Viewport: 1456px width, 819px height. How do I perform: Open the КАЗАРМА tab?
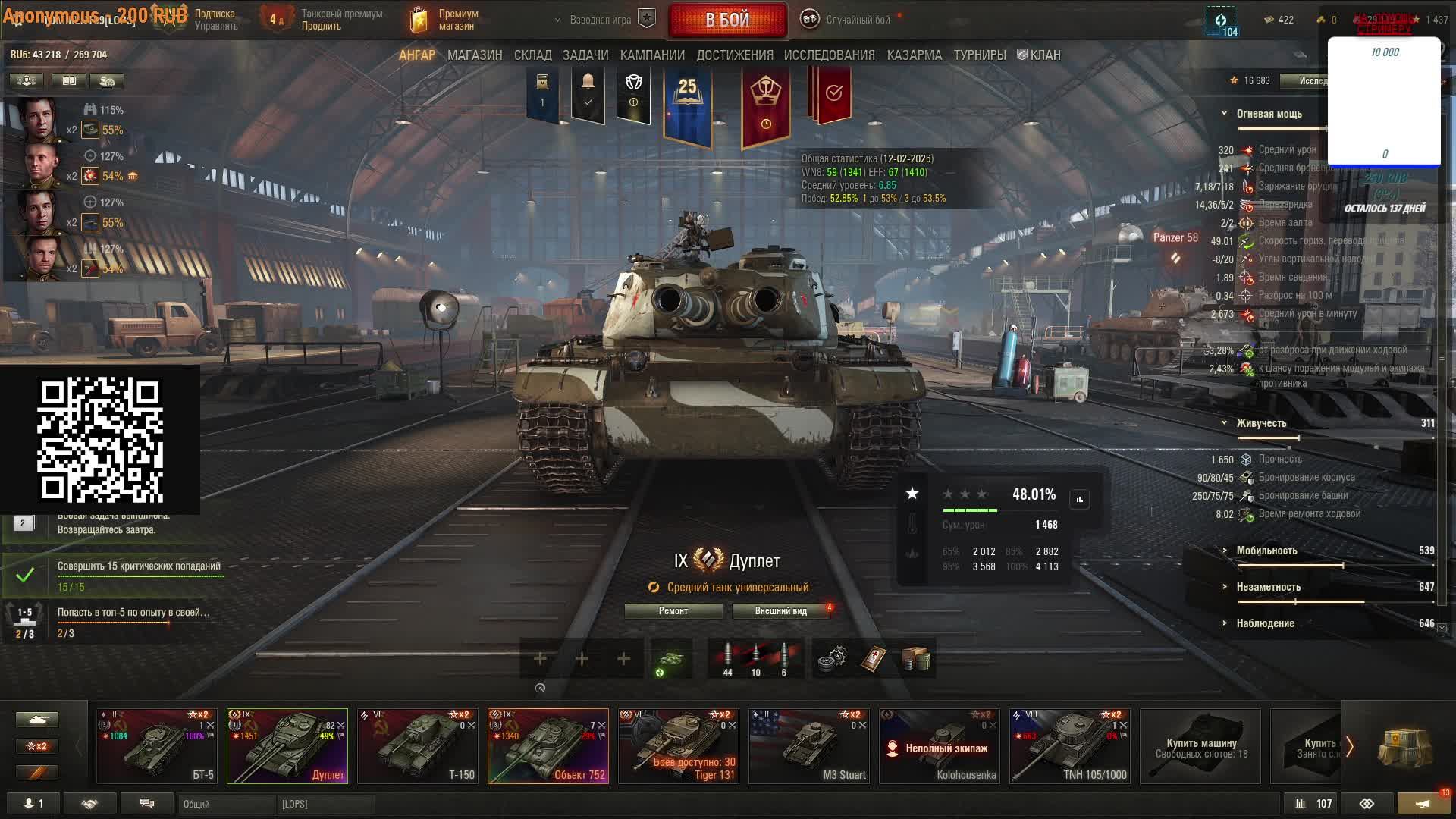click(914, 55)
